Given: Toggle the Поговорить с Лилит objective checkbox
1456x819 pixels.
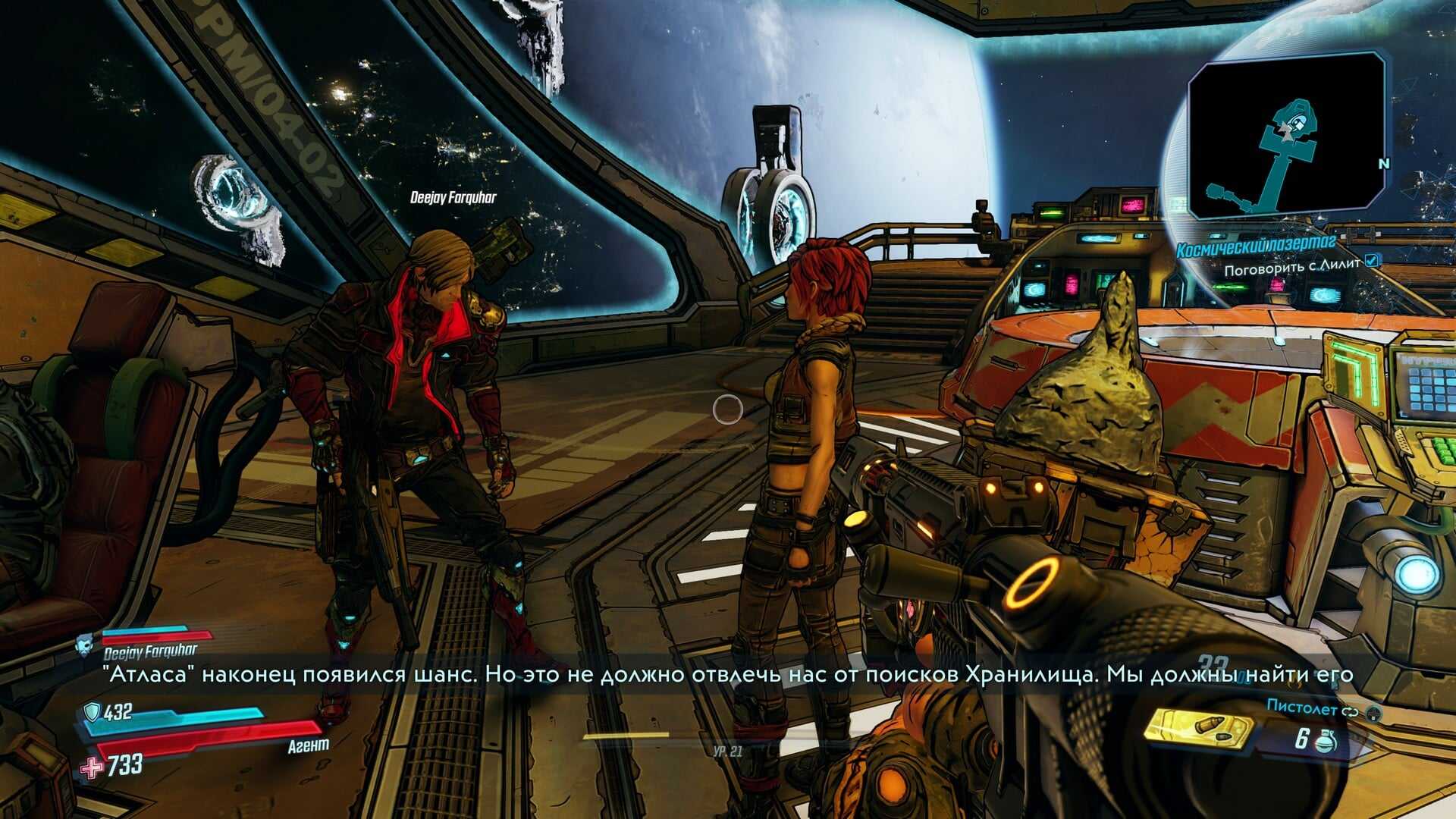Looking at the screenshot, I should [1372, 262].
